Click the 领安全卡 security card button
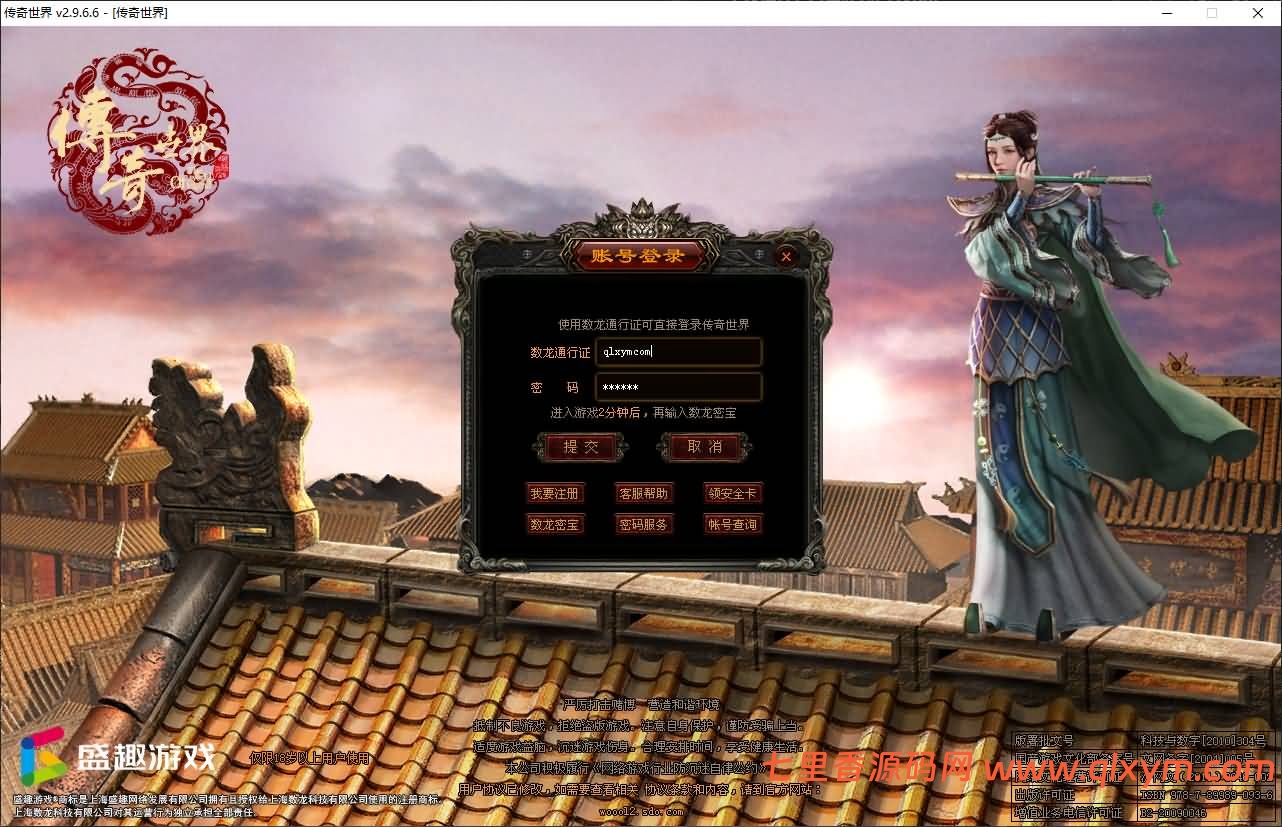This screenshot has width=1282, height=827. pyautogui.click(x=732, y=493)
